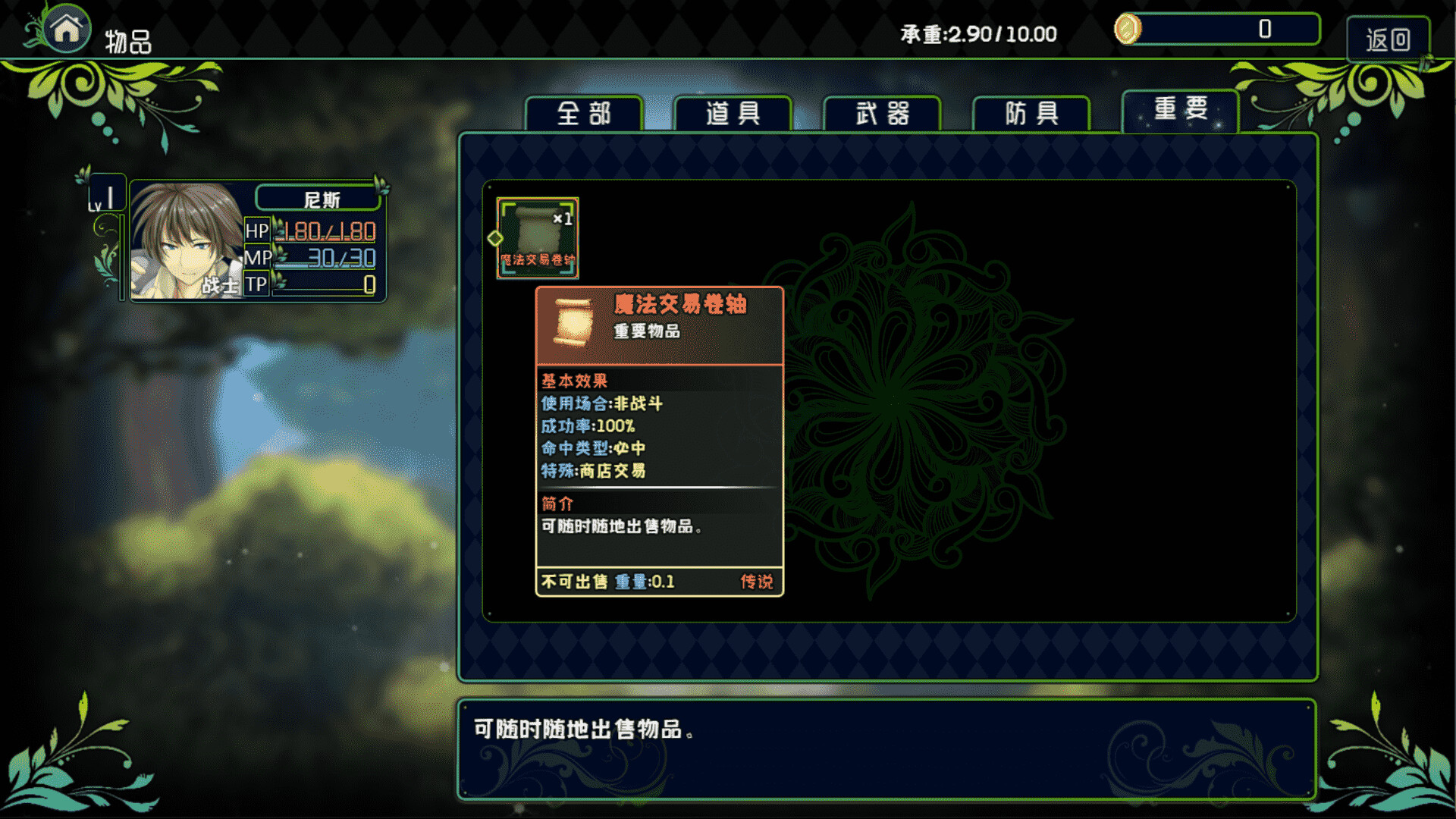Select the 尼斯 character name plate

(x=319, y=199)
